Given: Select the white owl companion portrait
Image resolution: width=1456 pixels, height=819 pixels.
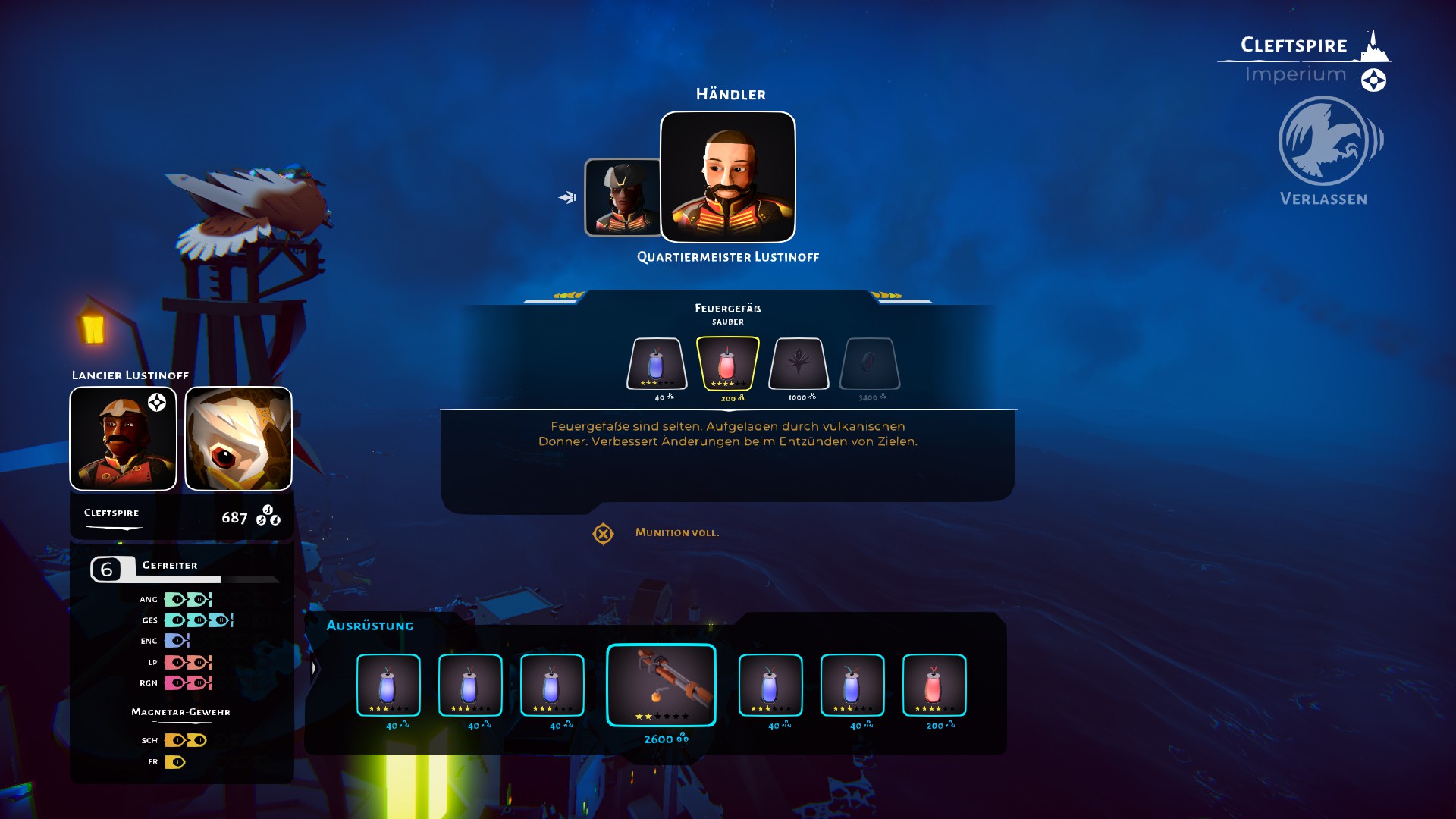Looking at the screenshot, I should point(238,439).
